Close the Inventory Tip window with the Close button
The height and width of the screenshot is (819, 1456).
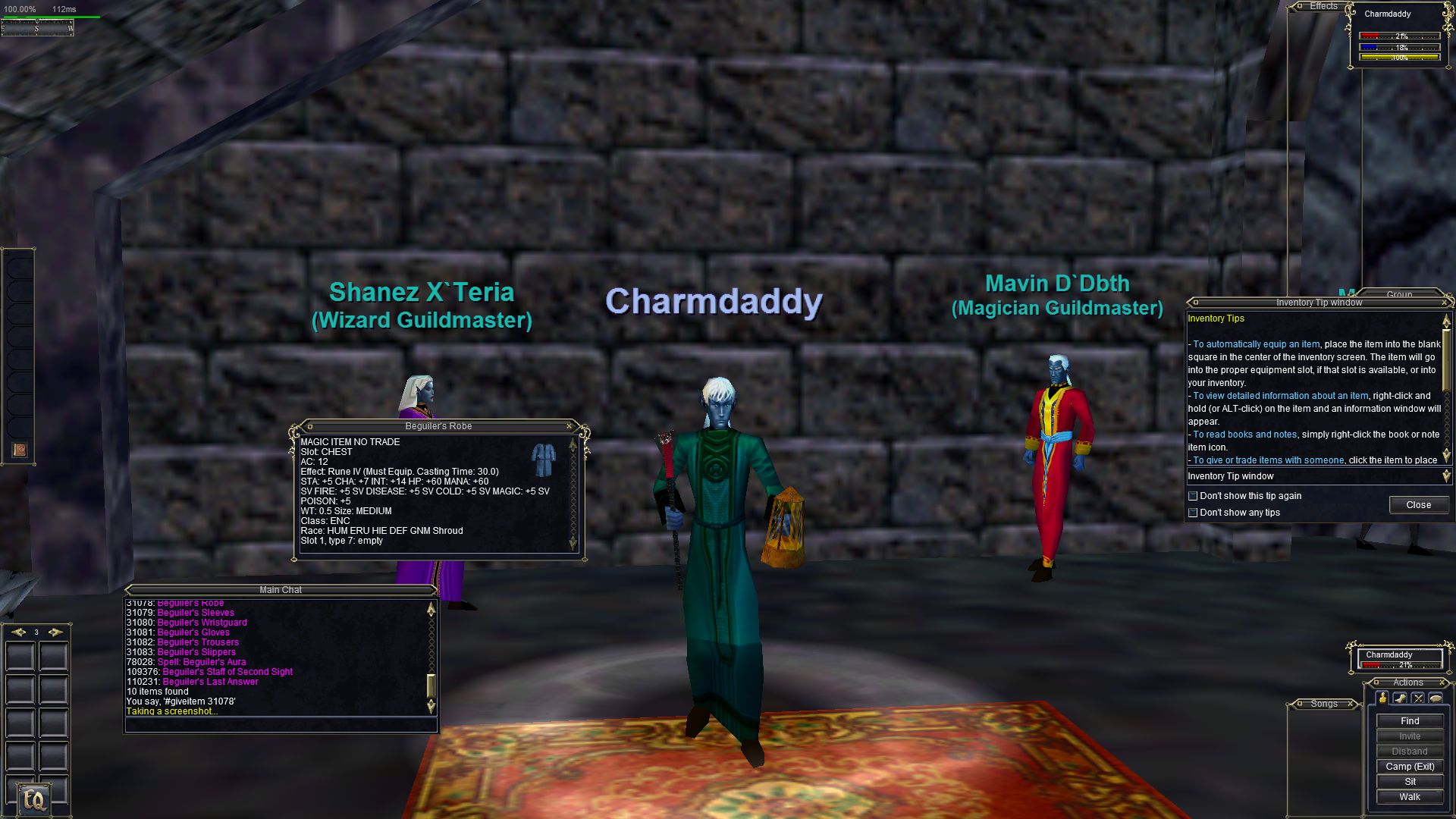[1418, 505]
